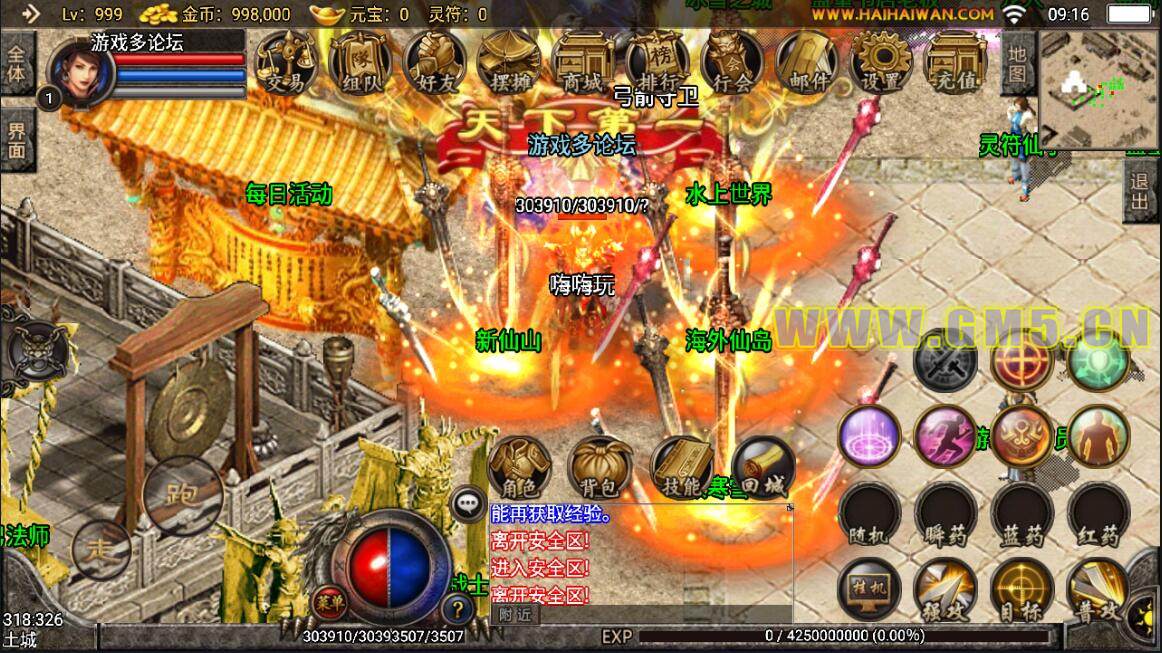The height and width of the screenshot is (653, 1162).
Task: Open the 地图 map button
Action: point(1017,62)
